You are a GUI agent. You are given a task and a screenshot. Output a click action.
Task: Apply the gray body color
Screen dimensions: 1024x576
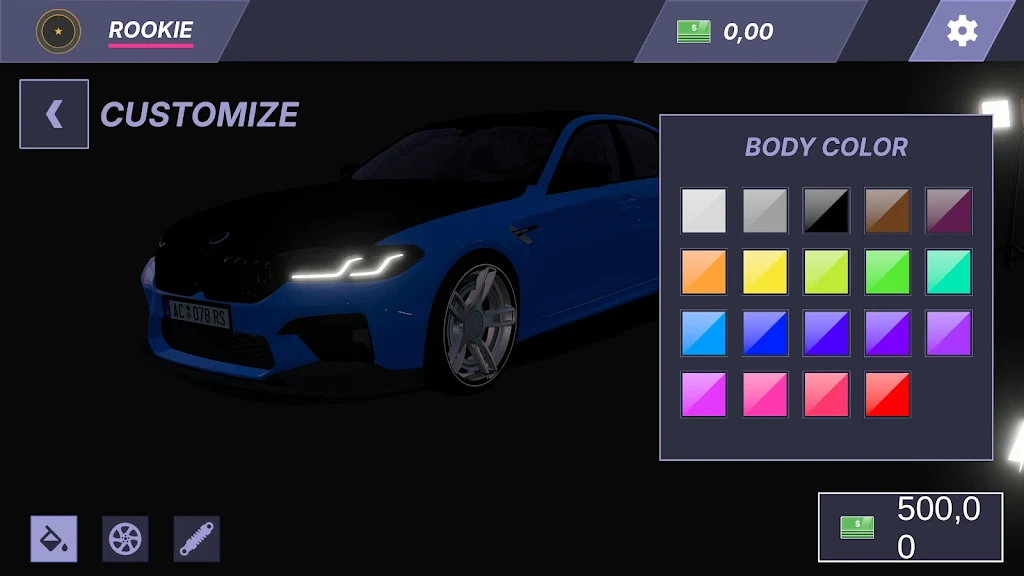(x=765, y=211)
